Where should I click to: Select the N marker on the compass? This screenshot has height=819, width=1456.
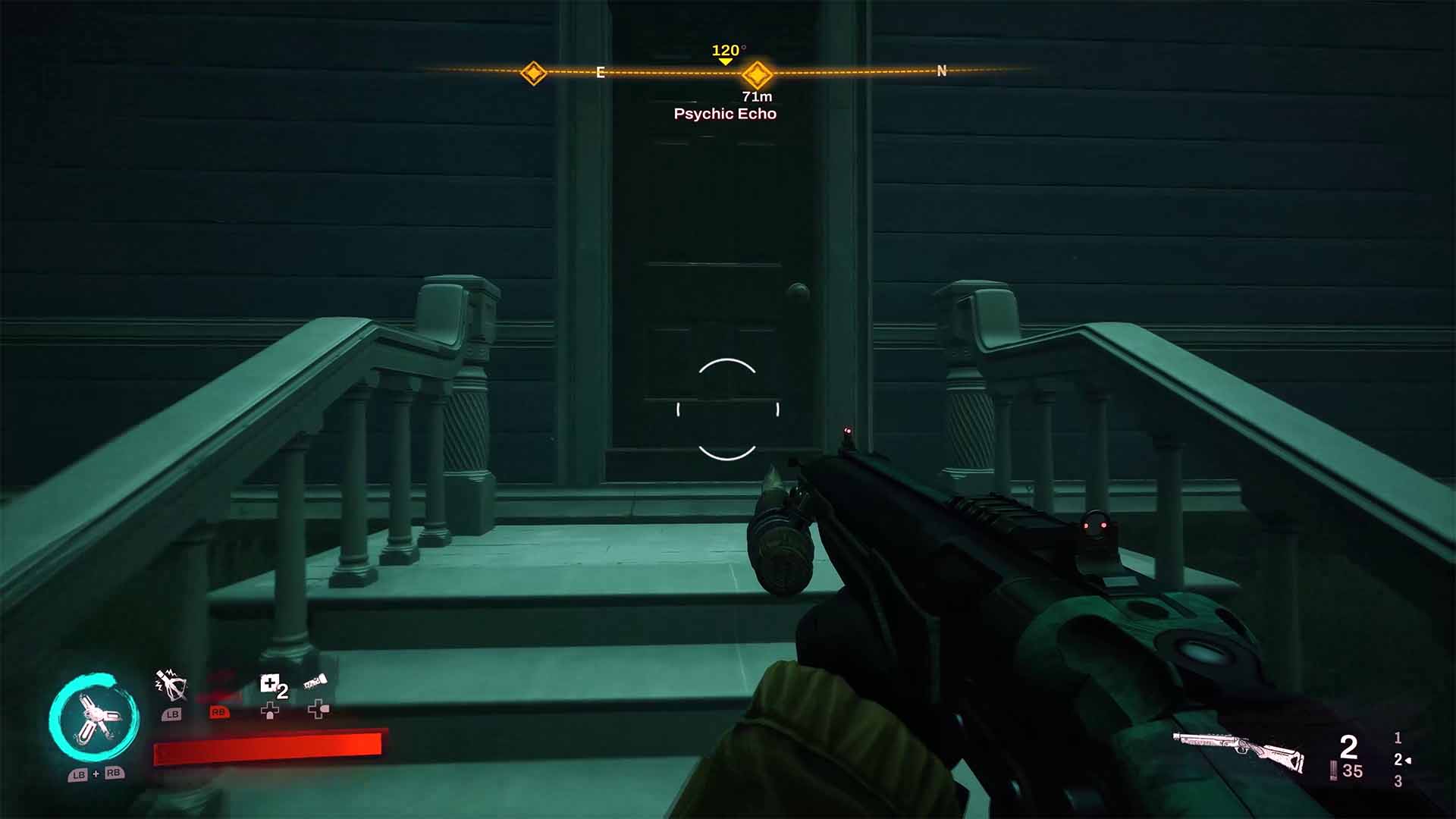[940, 71]
